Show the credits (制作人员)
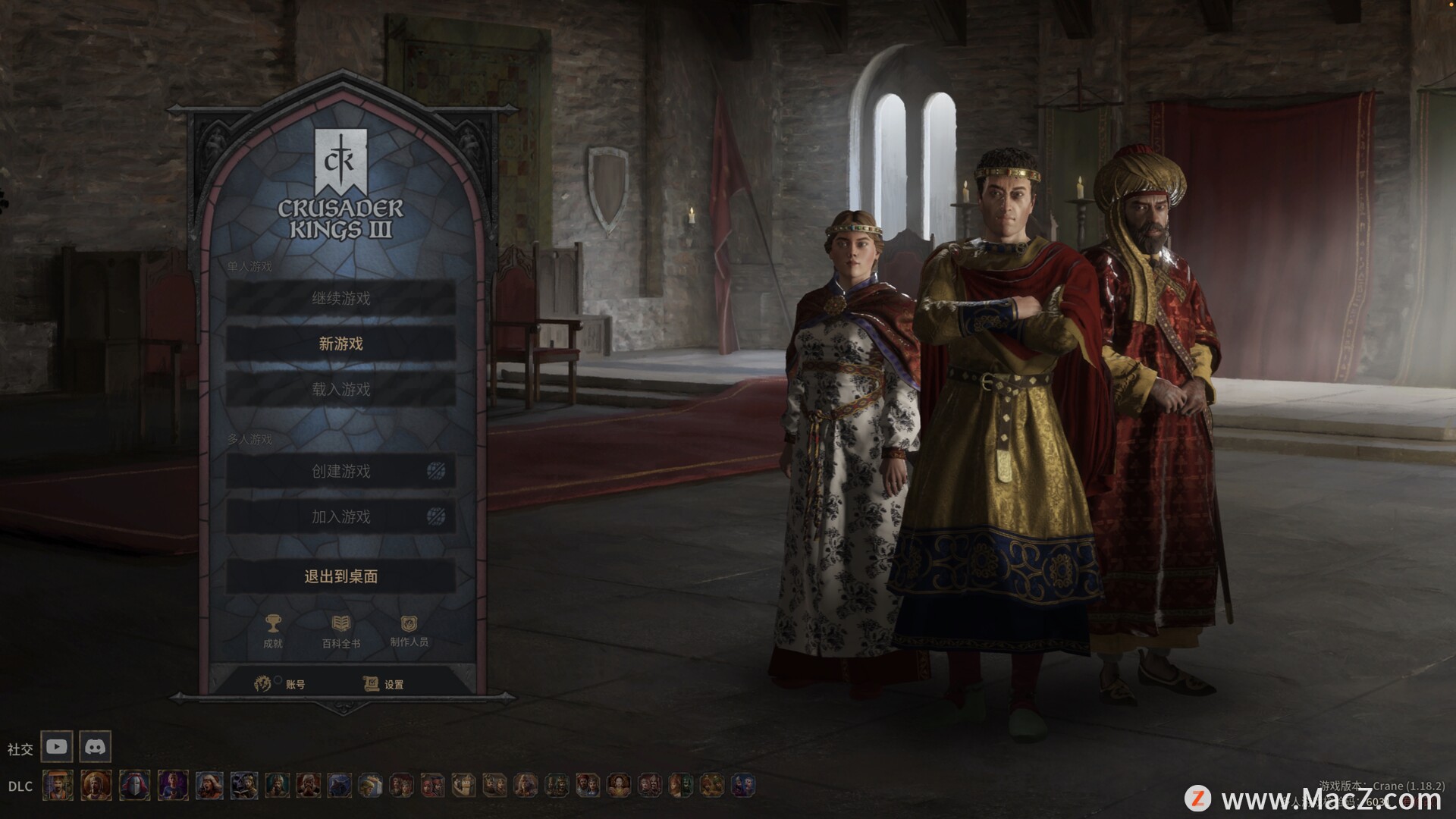Viewport: 1456px width, 819px height. (x=409, y=625)
